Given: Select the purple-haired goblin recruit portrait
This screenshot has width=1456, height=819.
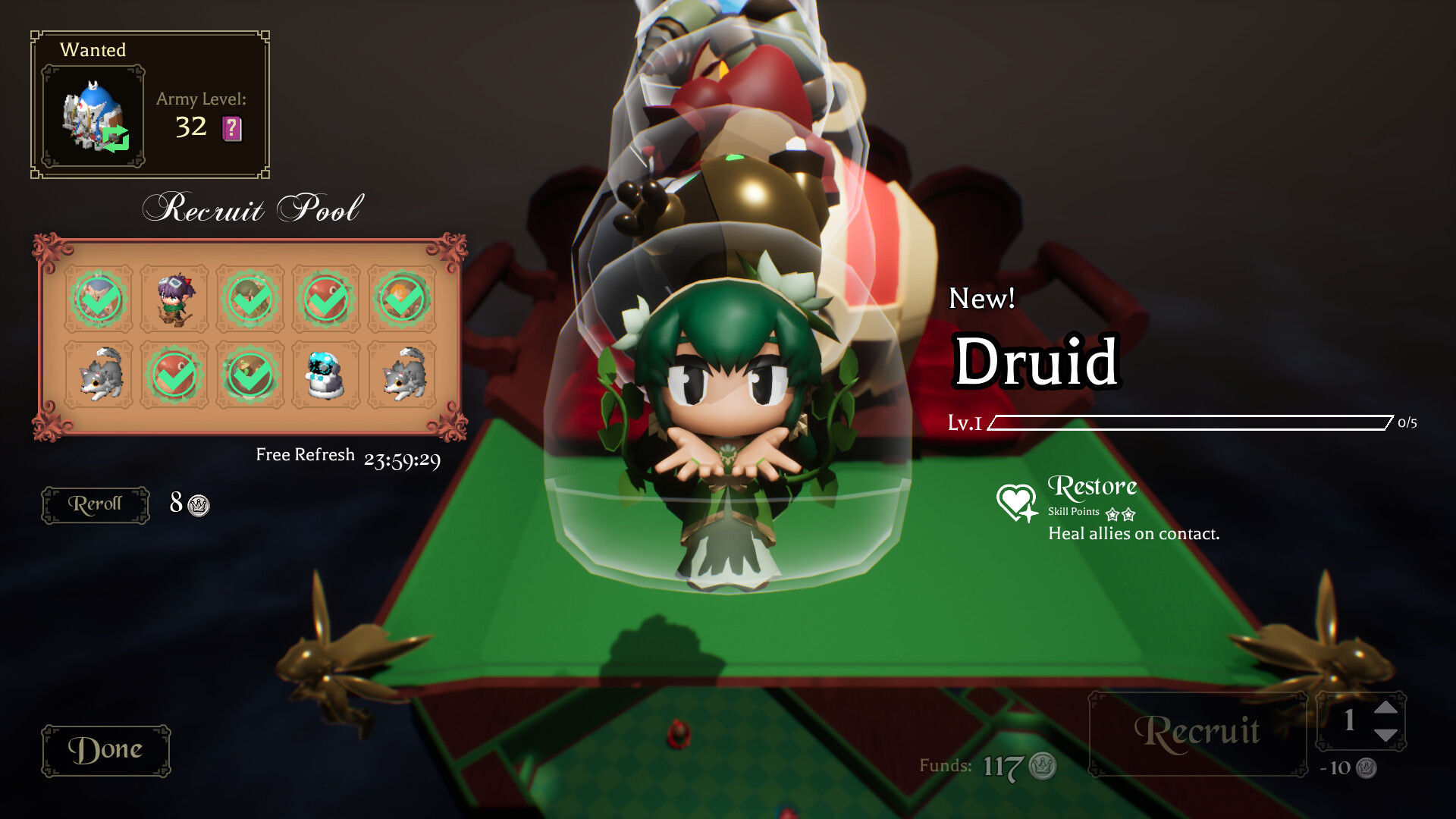Looking at the screenshot, I should [175, 299].
